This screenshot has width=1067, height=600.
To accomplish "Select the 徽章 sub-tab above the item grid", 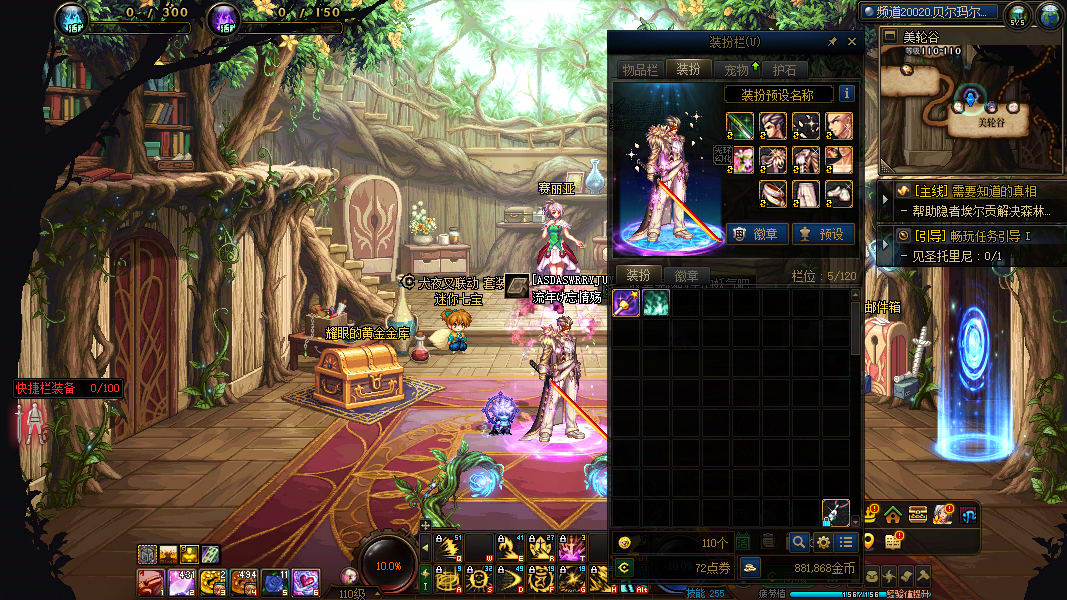I will (686, 276).
